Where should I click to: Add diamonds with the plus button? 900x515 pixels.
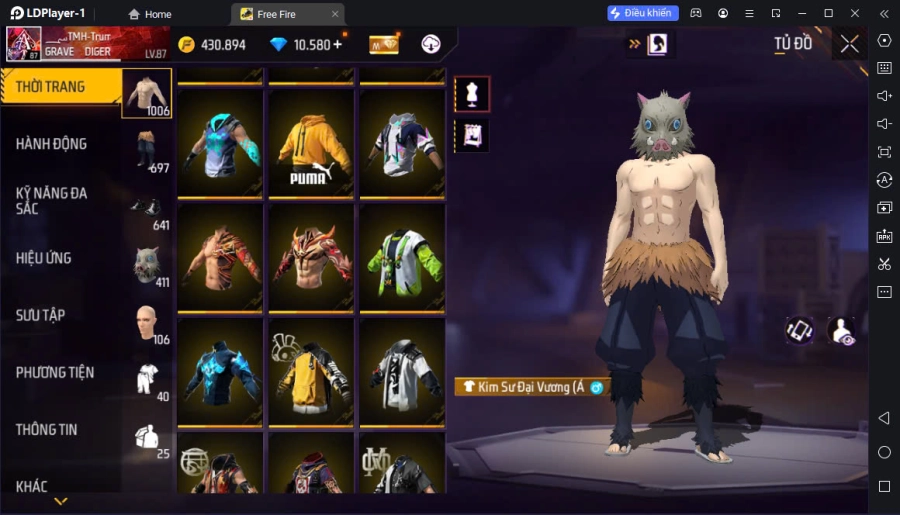(x=337, y=44)
